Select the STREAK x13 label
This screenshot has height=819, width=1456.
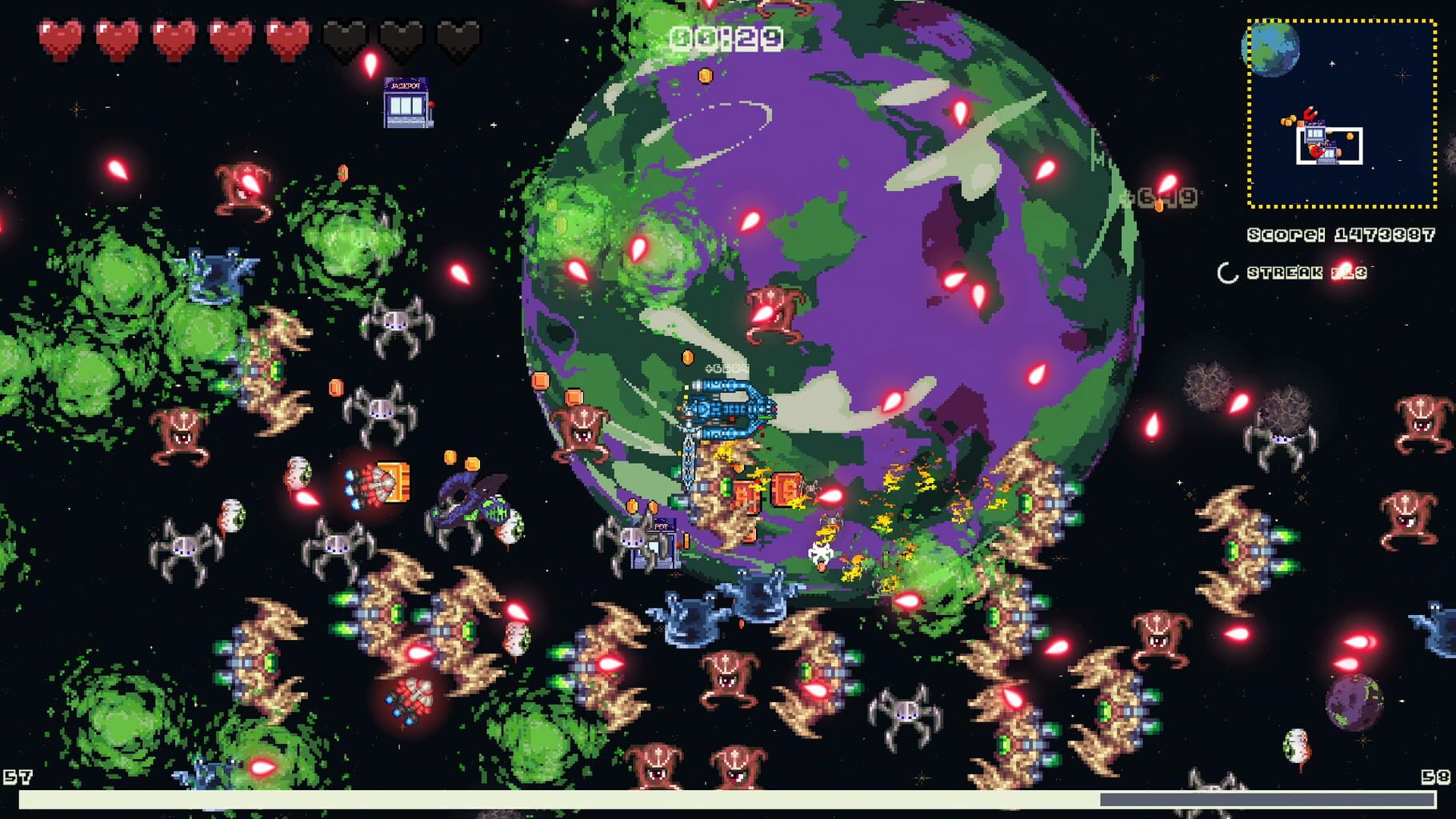(x=1308, y=272)
